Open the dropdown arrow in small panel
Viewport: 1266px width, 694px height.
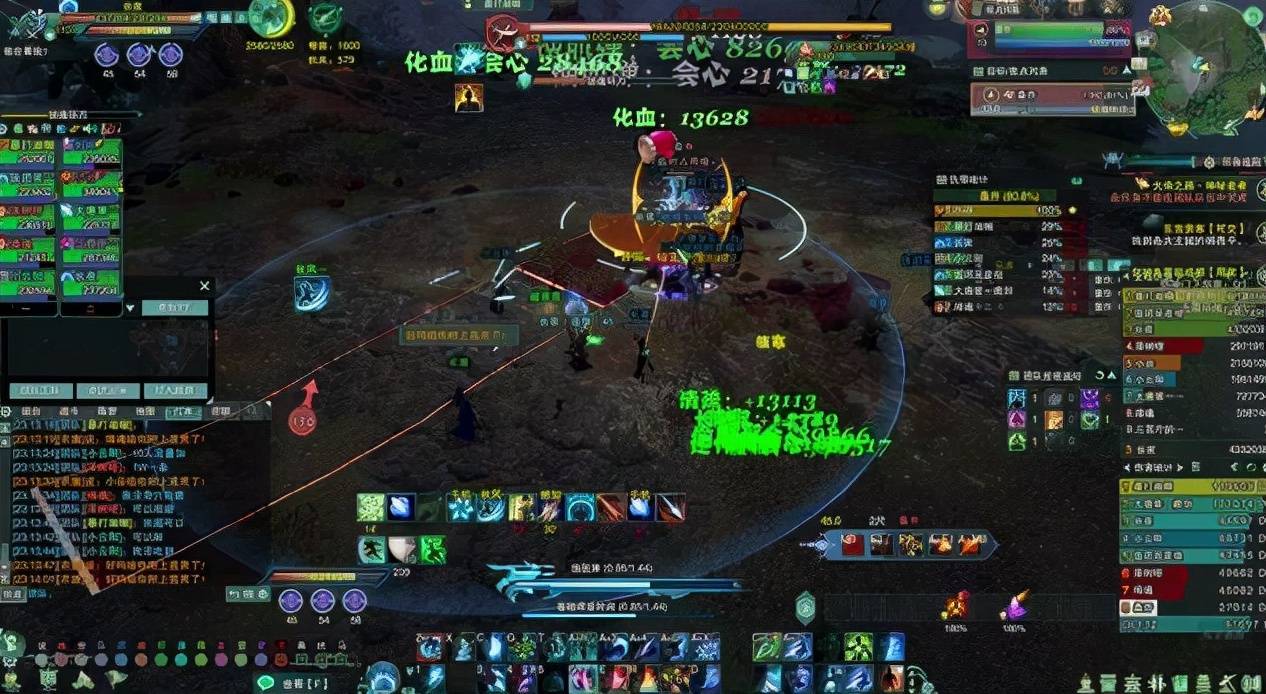[130, 308]
